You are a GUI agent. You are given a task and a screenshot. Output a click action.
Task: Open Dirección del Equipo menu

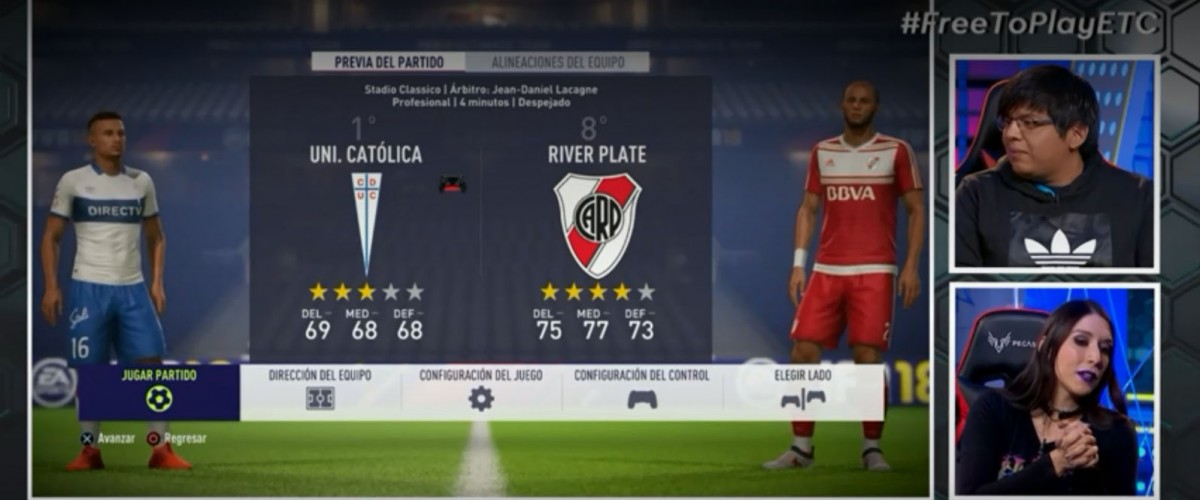(x=320, y=391)
